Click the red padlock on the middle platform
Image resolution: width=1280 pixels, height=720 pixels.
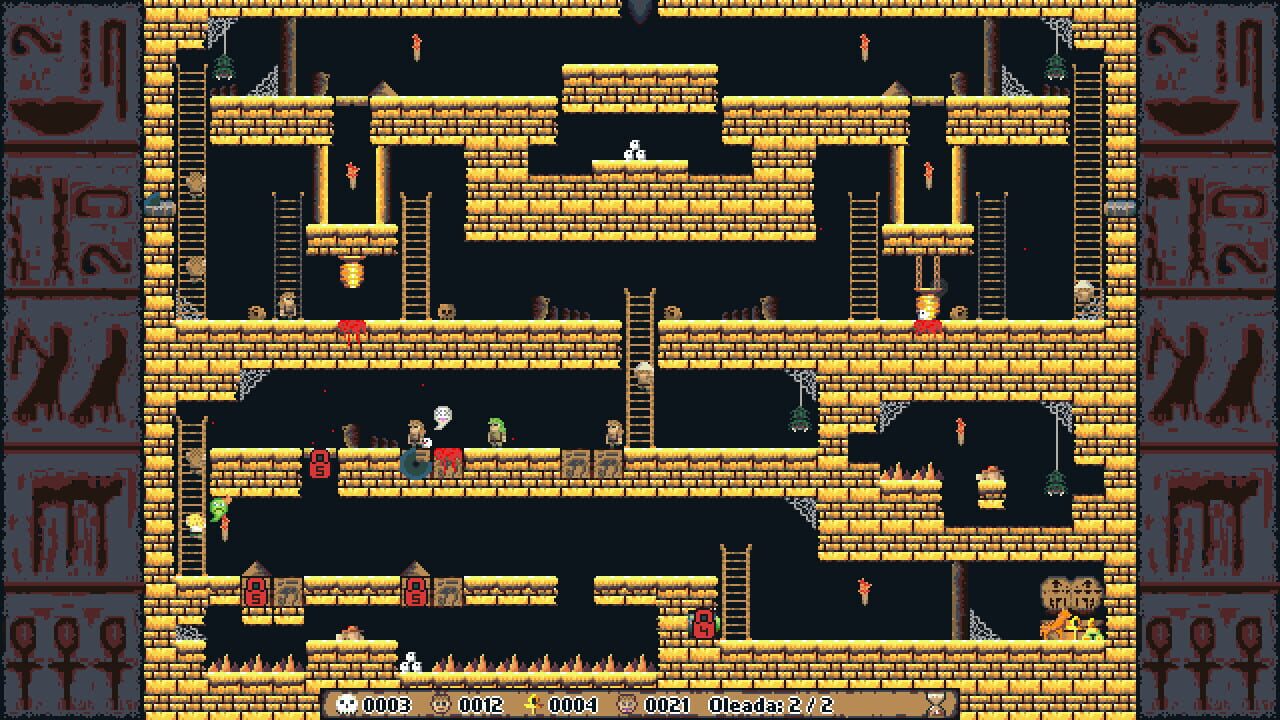(x=320, y=464)
